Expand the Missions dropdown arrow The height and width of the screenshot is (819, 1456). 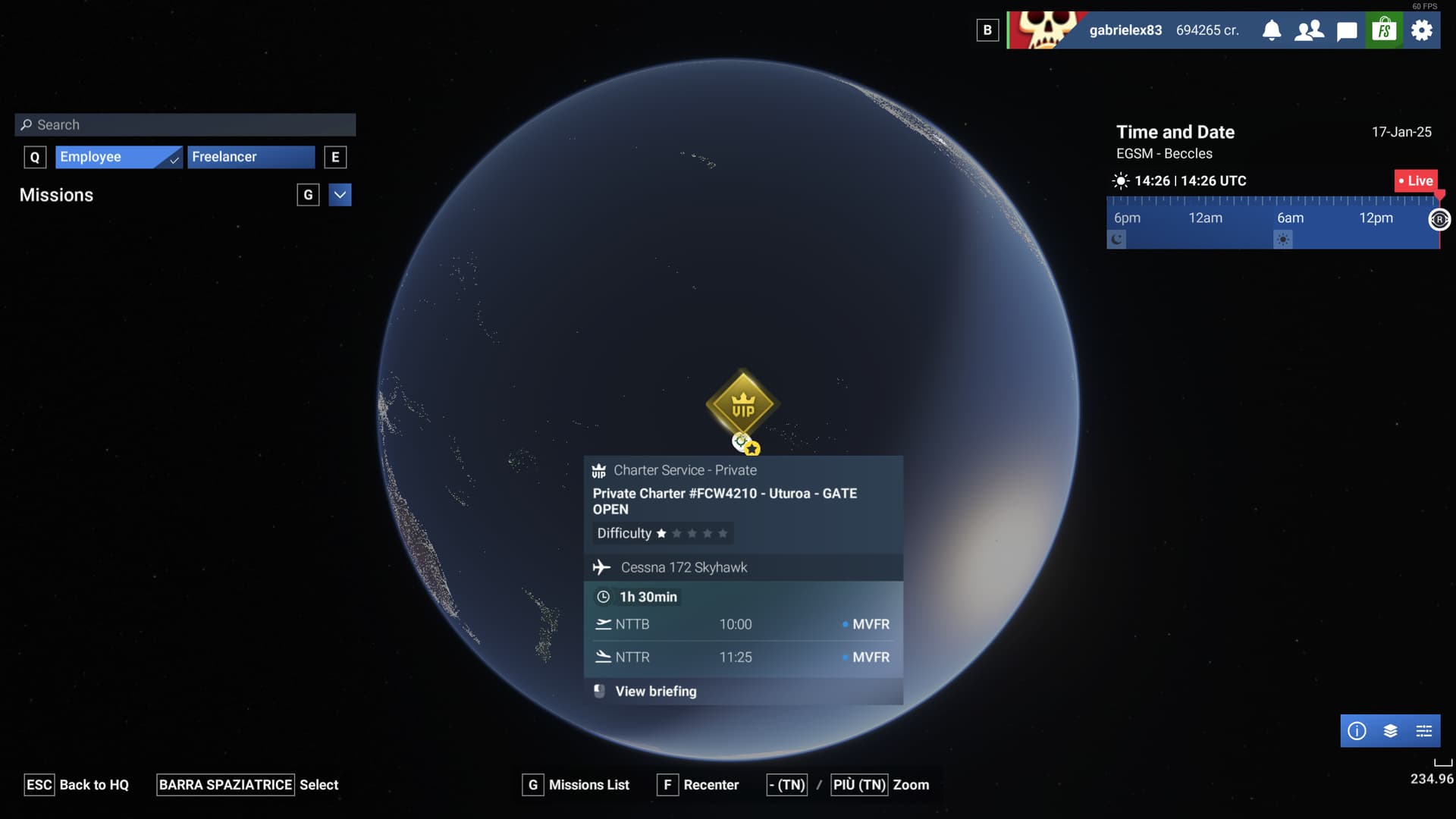pyautogui.click(x=340, y=195)
